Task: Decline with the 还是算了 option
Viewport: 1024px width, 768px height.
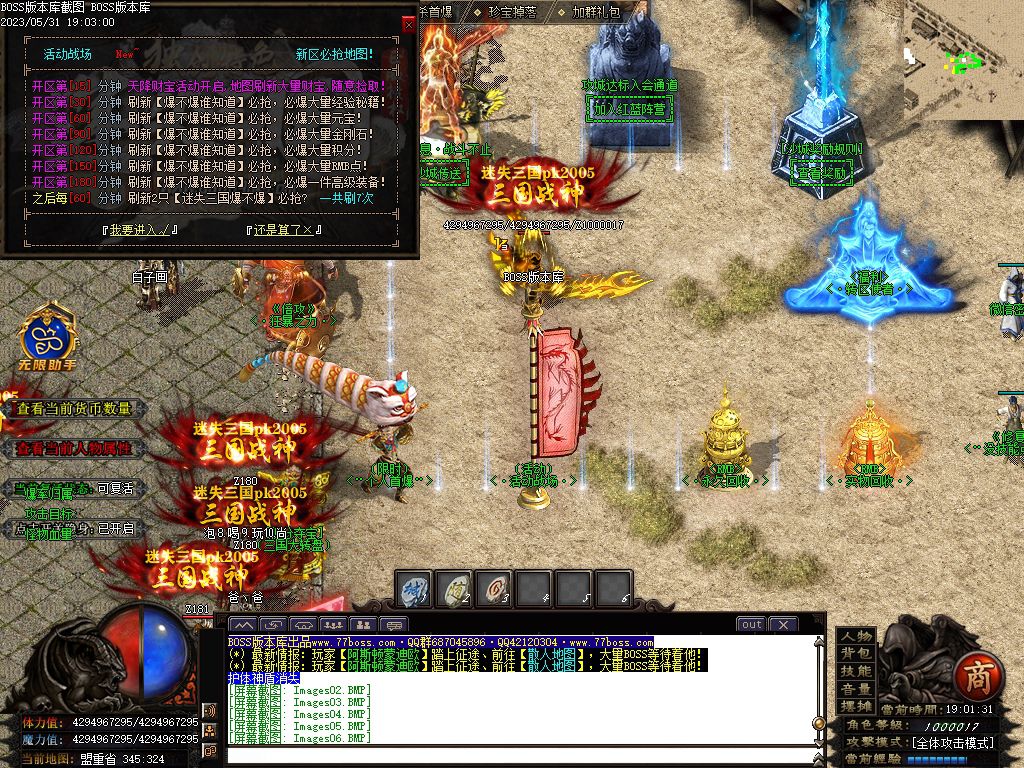Action: coord(284,229)
